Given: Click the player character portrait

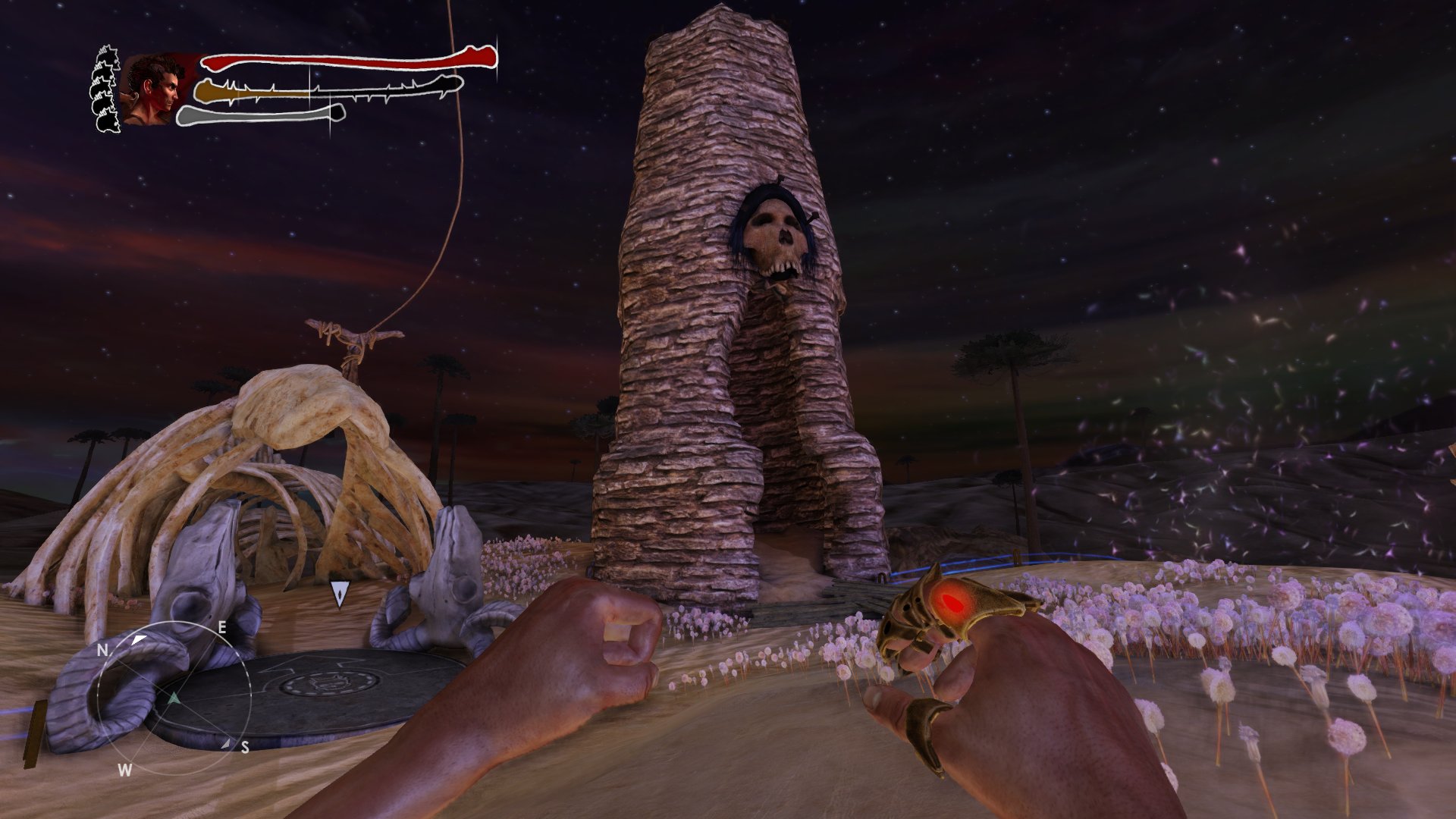Looking at the screenshot, I should 155,90.
